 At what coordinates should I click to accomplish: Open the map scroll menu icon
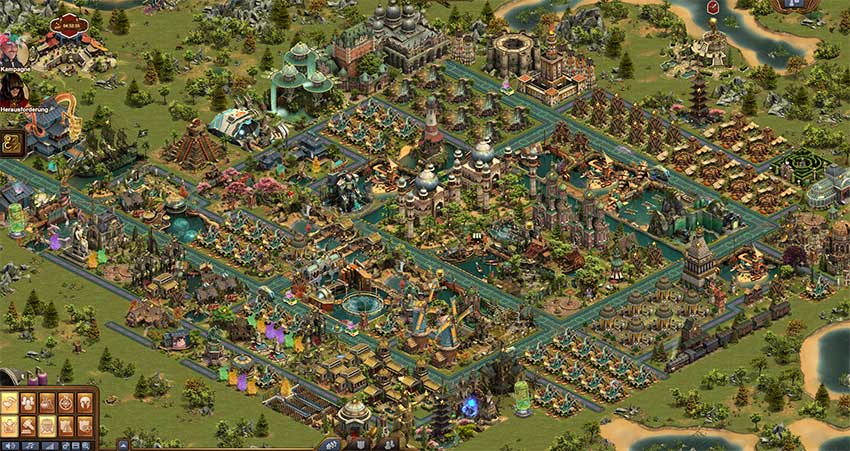click(10, 403)
